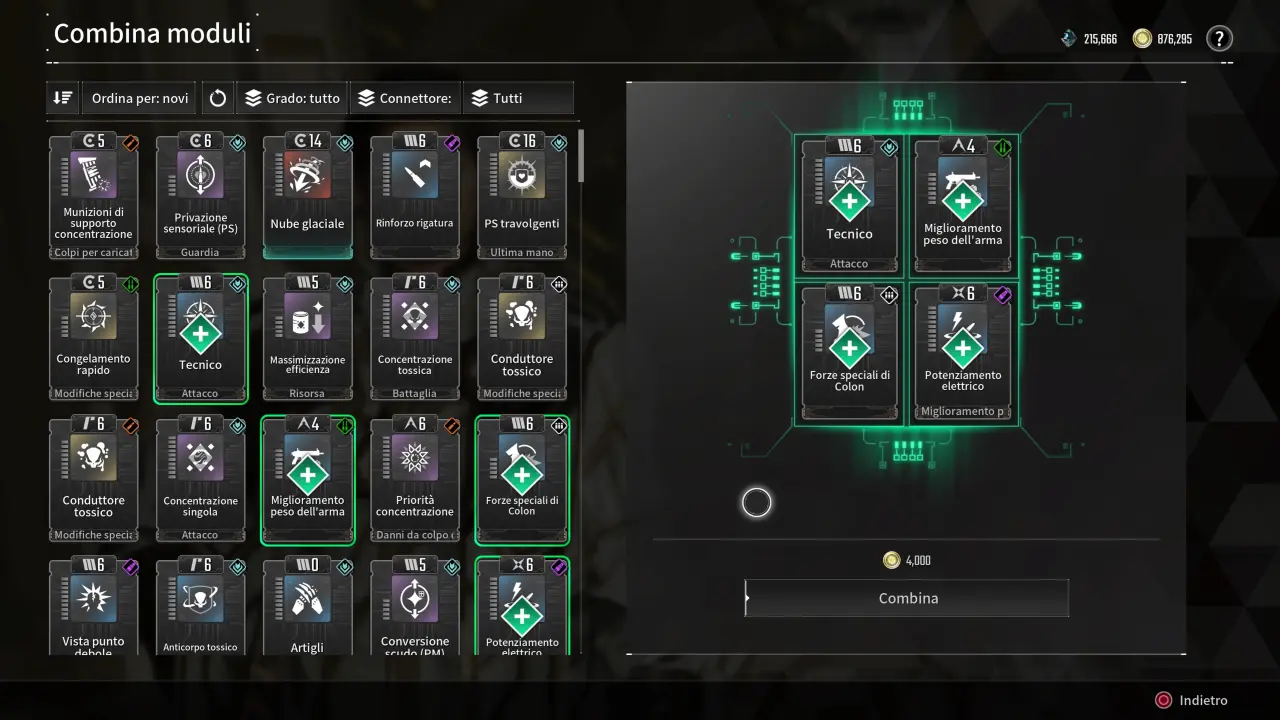Screen dimensions: 1280x720
Task: Open the 'Connettore:' filter
Action: tap(405, 98)
